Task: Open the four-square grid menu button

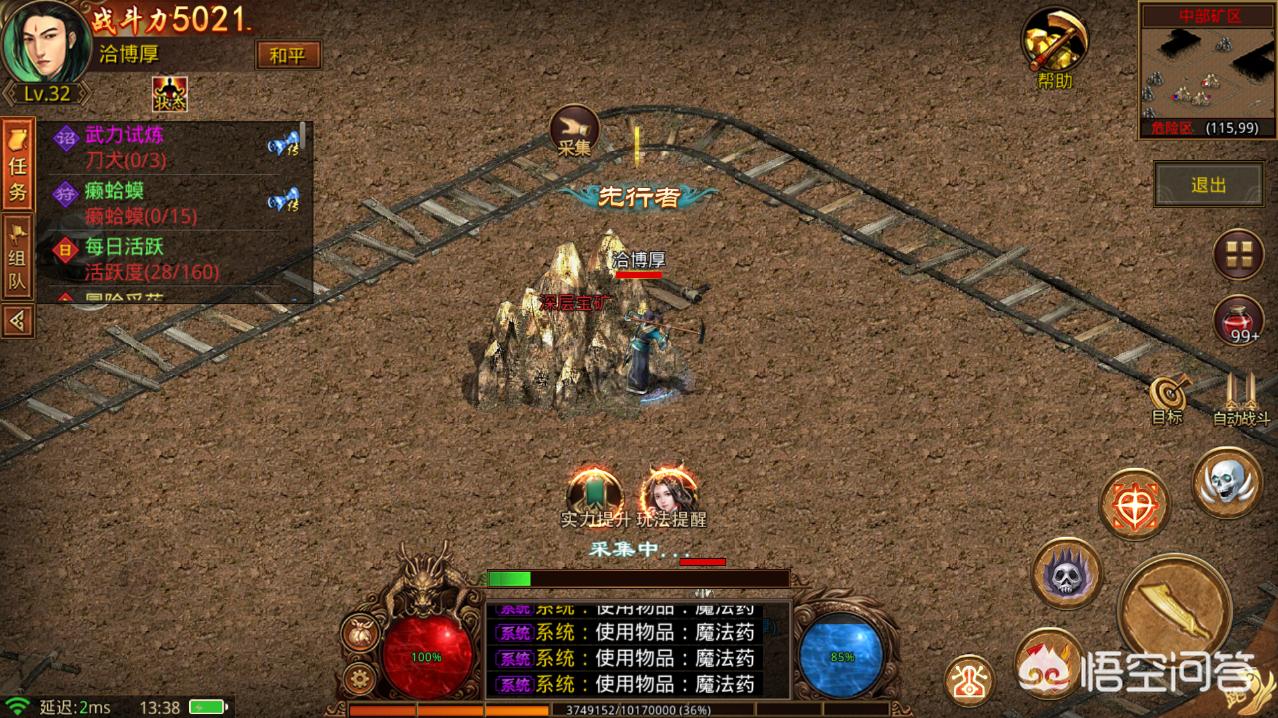Action: coord(1238,253)
